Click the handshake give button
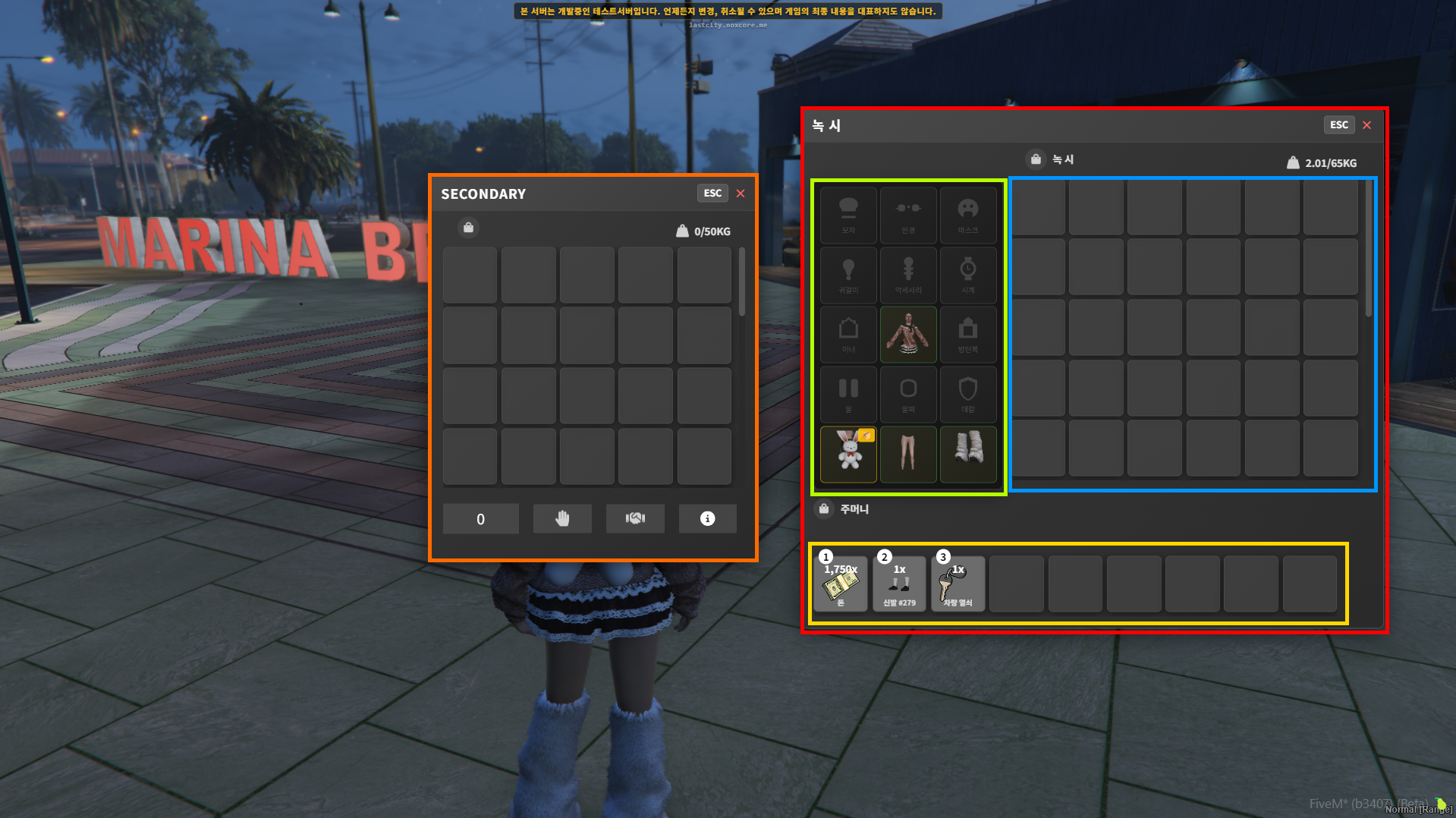 (635, 519)
